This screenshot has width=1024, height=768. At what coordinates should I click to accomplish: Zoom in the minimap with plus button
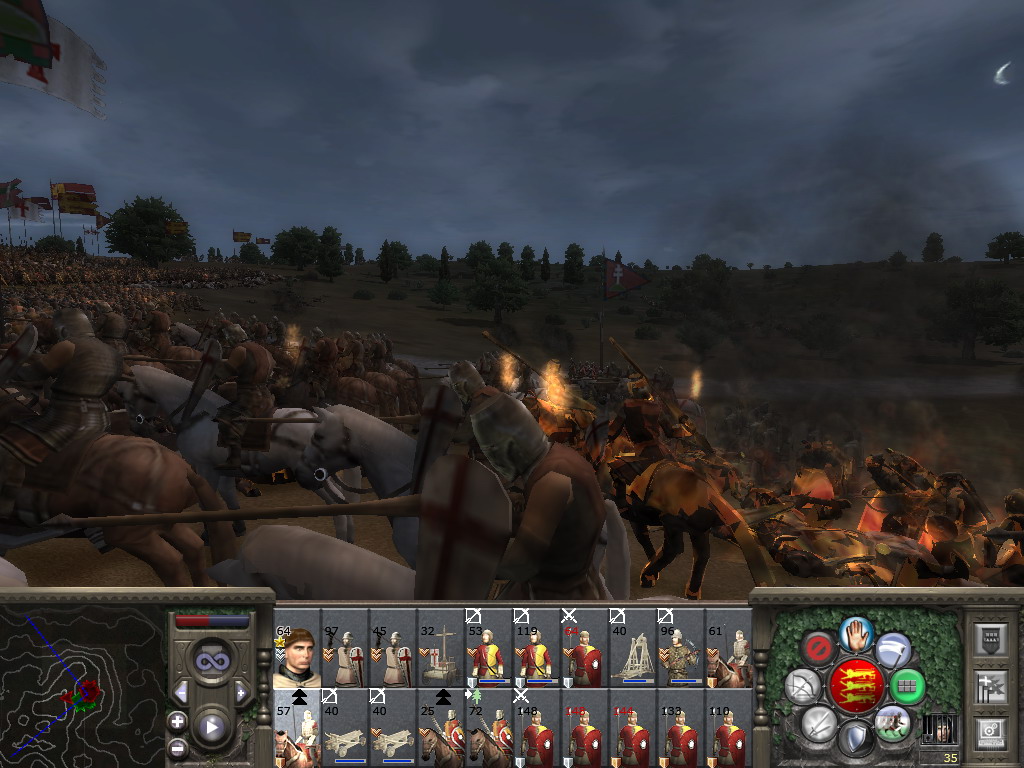(x=178, y=721)
